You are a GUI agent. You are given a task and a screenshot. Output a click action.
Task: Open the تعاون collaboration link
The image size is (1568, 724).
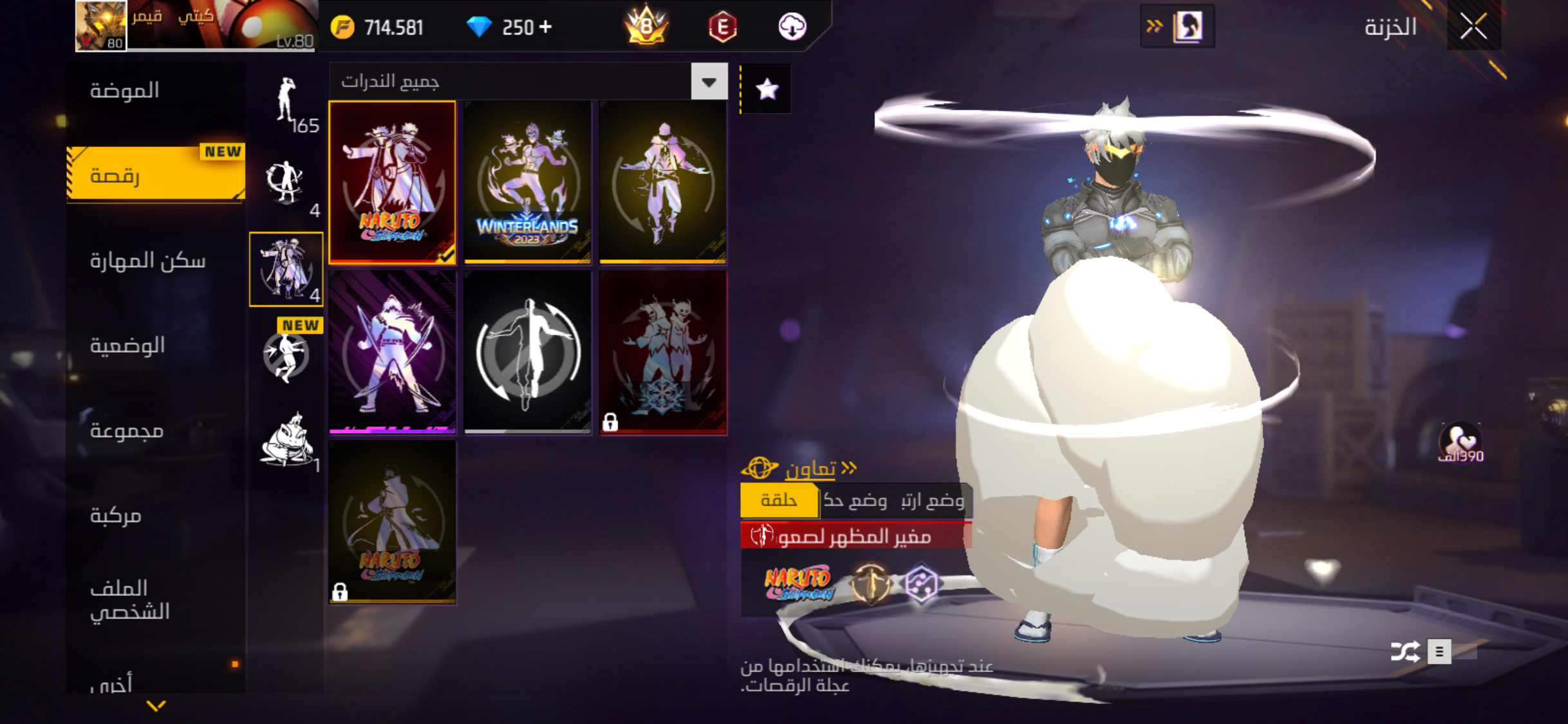click(x=810, y=469)
